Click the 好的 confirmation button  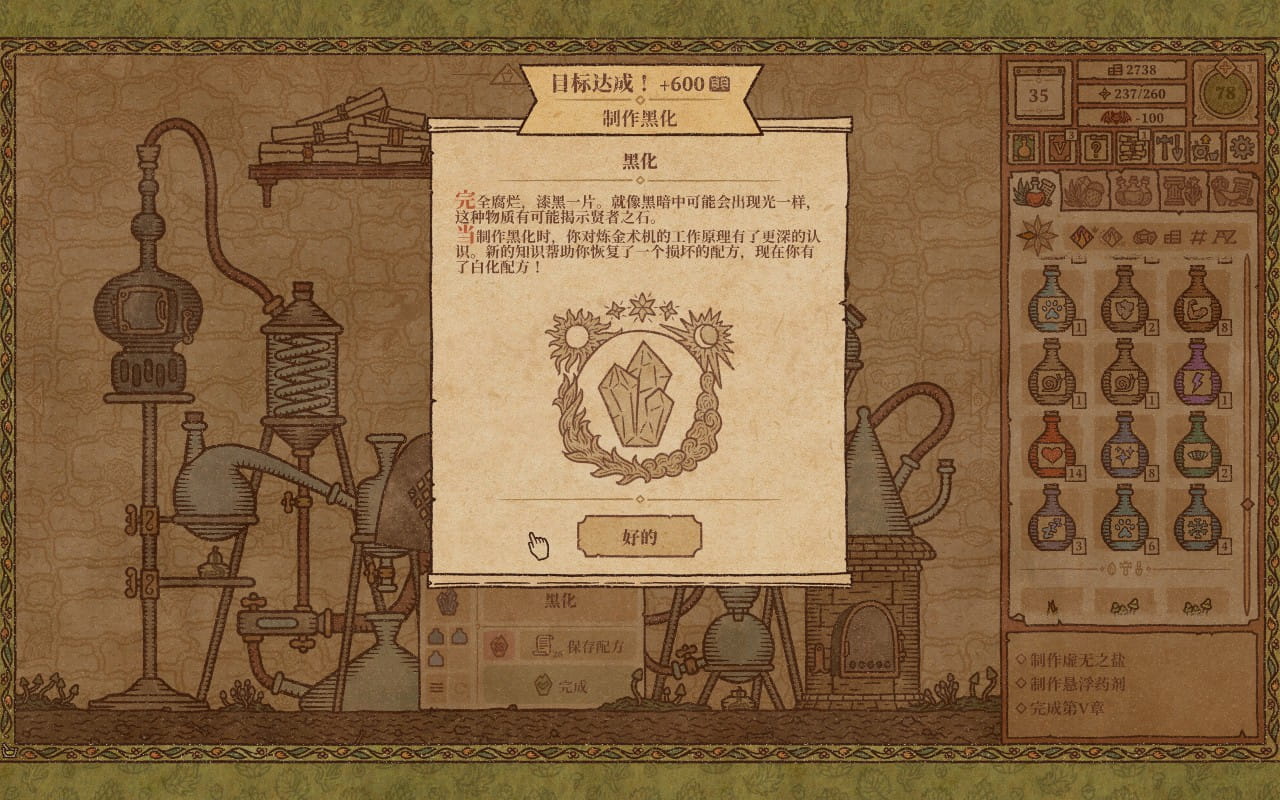[x=640, y=536]
